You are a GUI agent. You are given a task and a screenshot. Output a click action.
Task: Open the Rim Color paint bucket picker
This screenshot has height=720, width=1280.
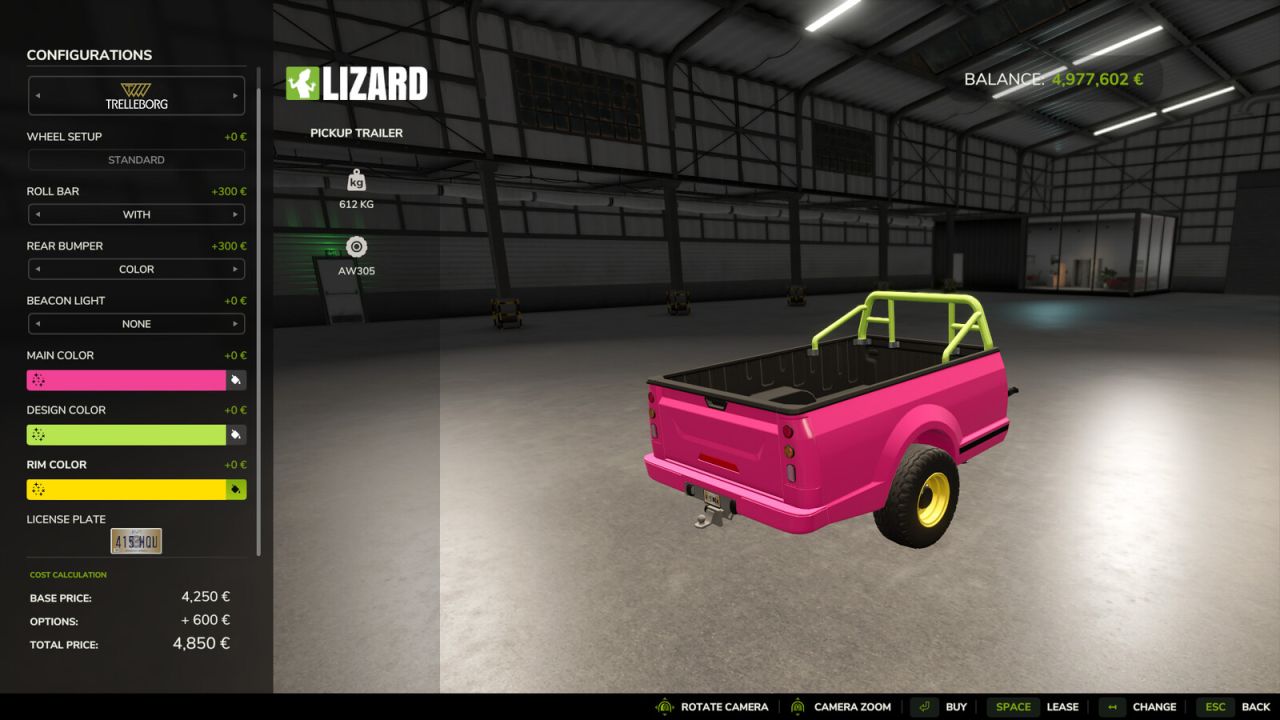tap(237, 489)
